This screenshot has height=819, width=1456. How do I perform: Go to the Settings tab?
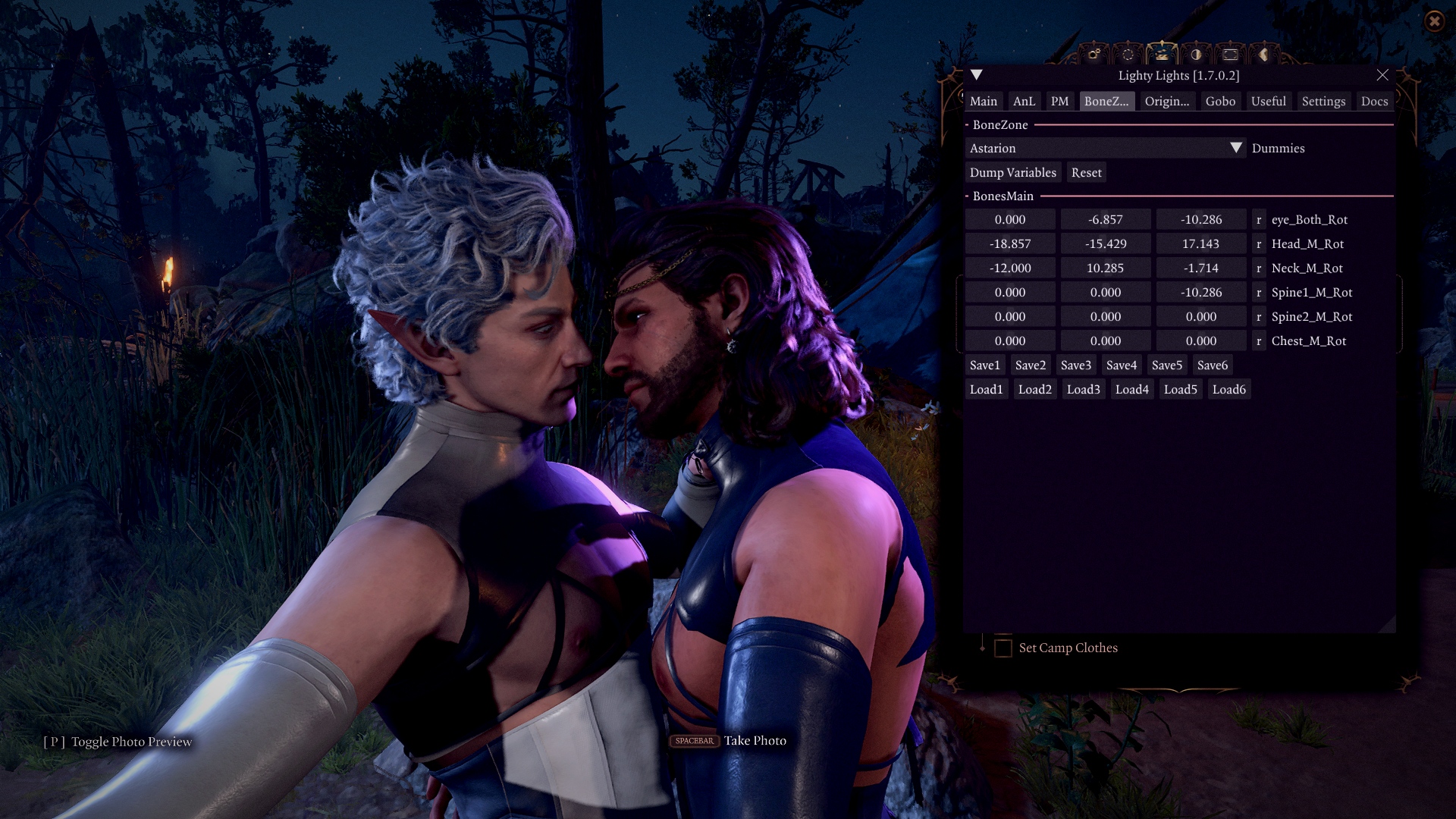1323,101
